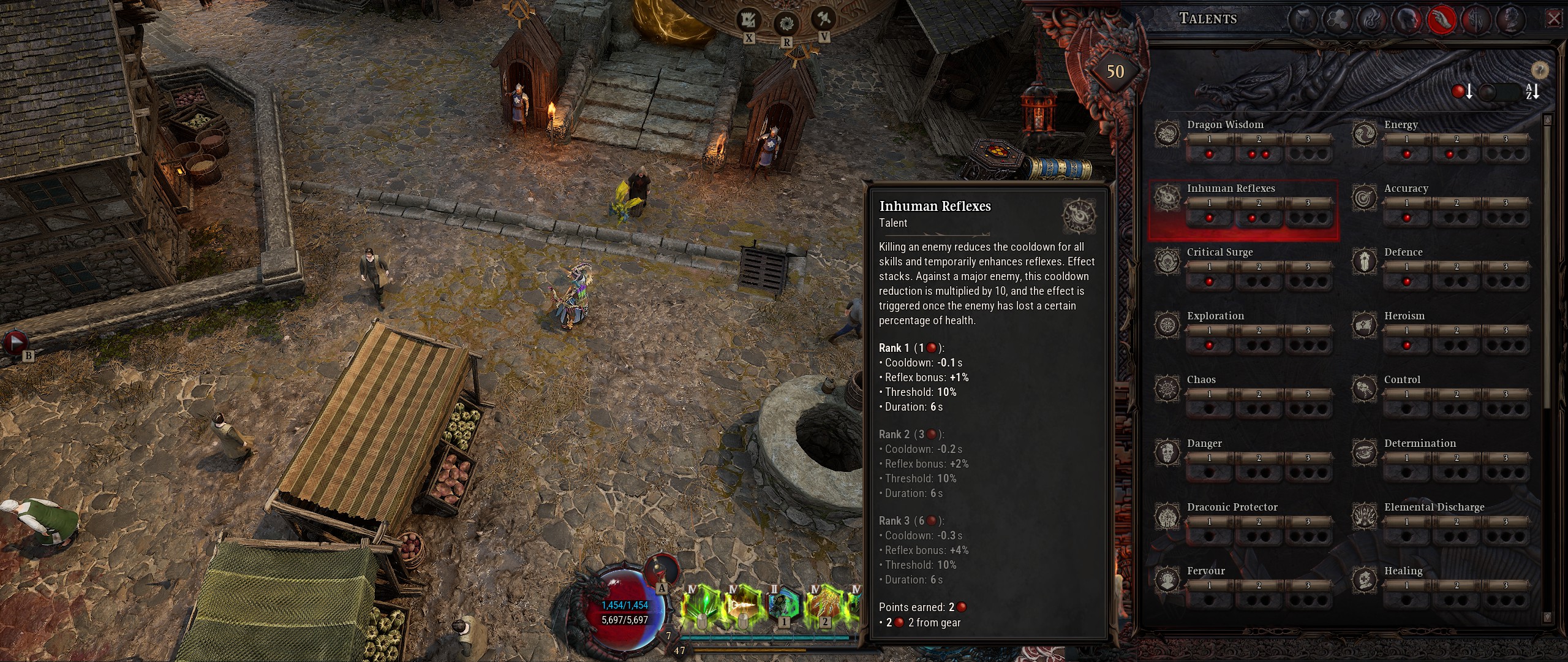Use the red health potion

[x=662, y=569]
